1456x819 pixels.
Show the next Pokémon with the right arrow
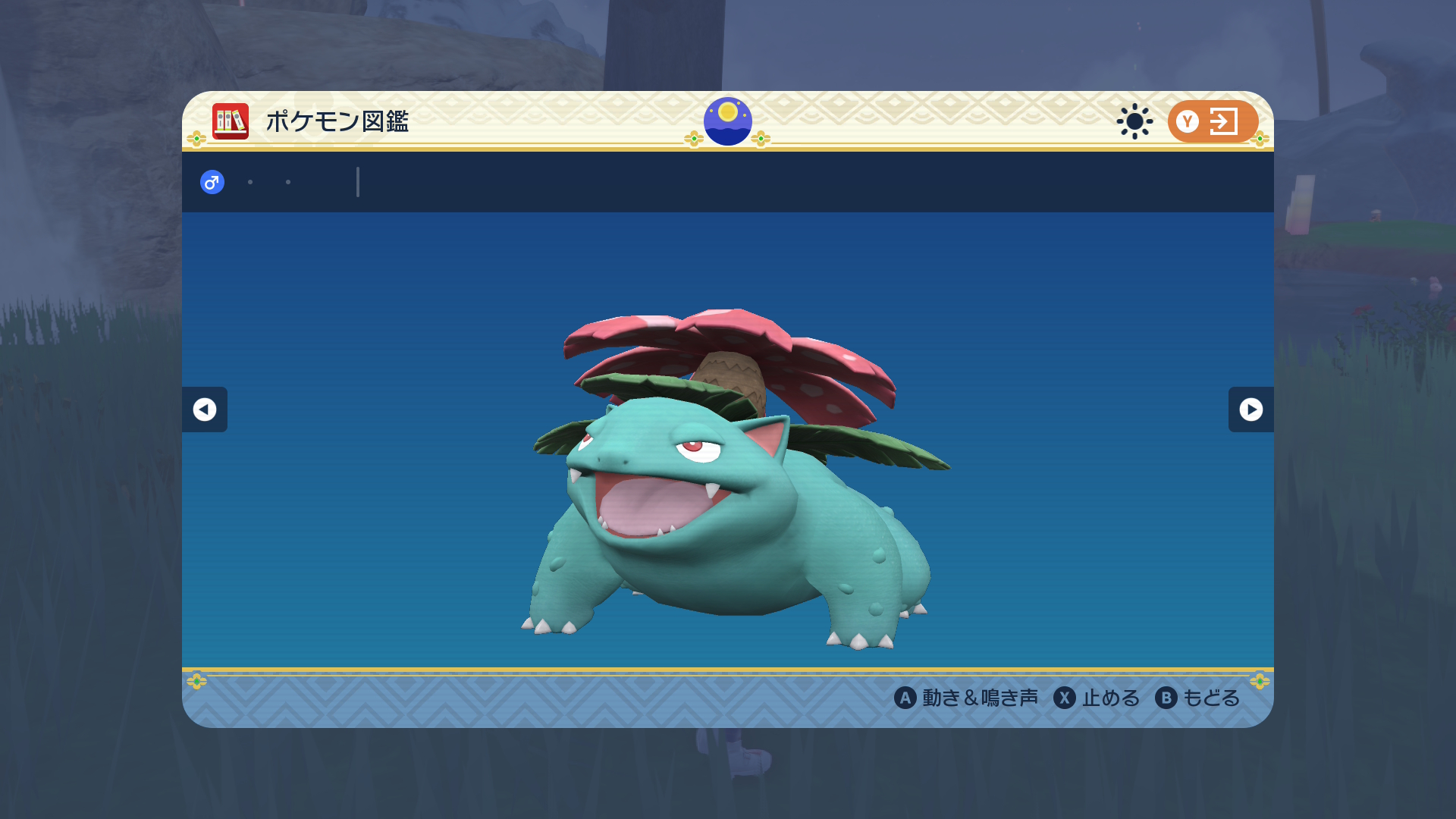coord(1250,409)
